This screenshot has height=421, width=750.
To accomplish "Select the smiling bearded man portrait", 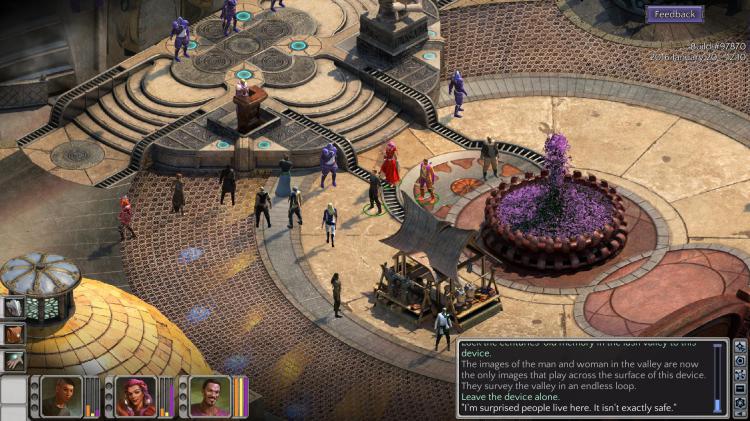I will [210, 396].
